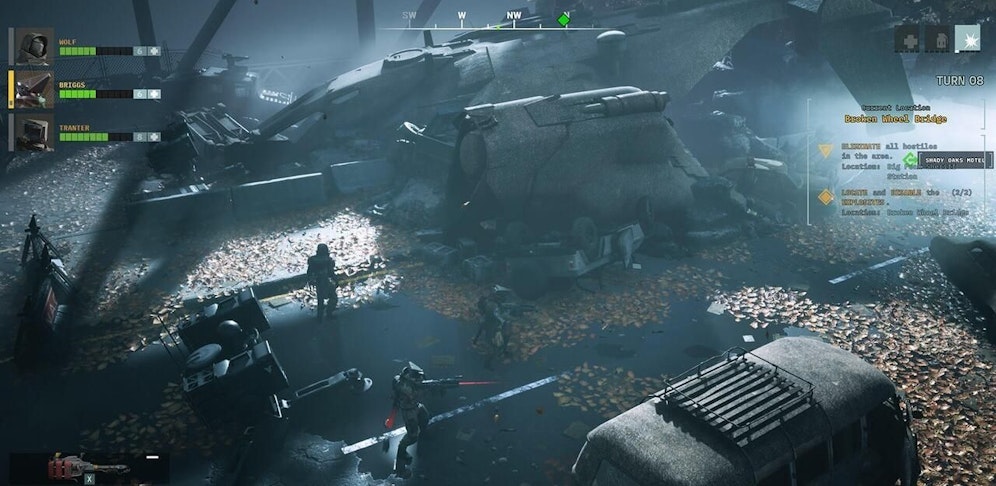Activate the highlighted burst icon at top right
Viewport: 996px width, 486px height.
tap(967, 38)
